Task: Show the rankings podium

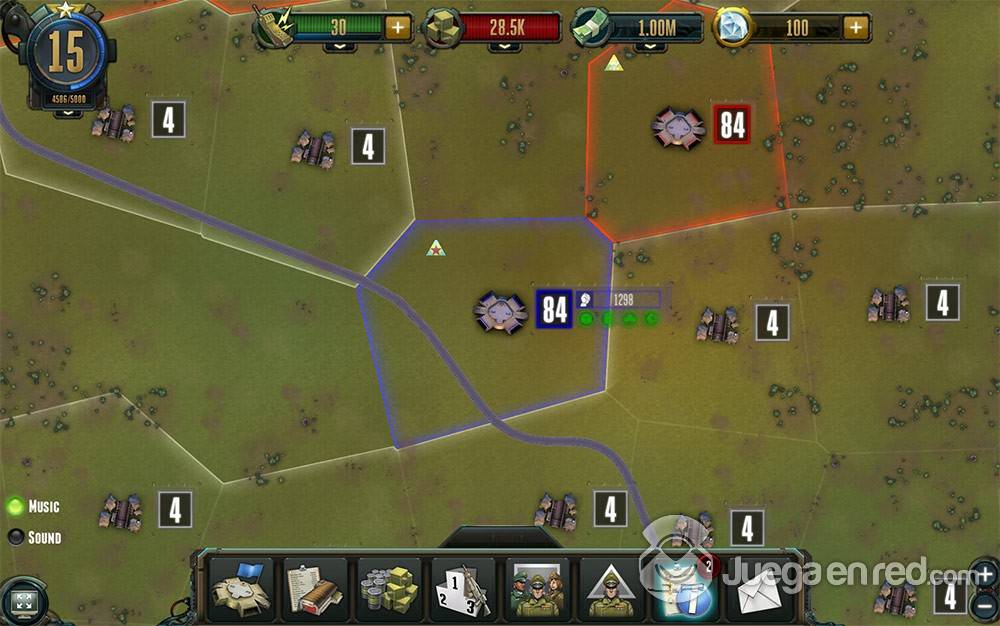Action: [x=463, y=589]
